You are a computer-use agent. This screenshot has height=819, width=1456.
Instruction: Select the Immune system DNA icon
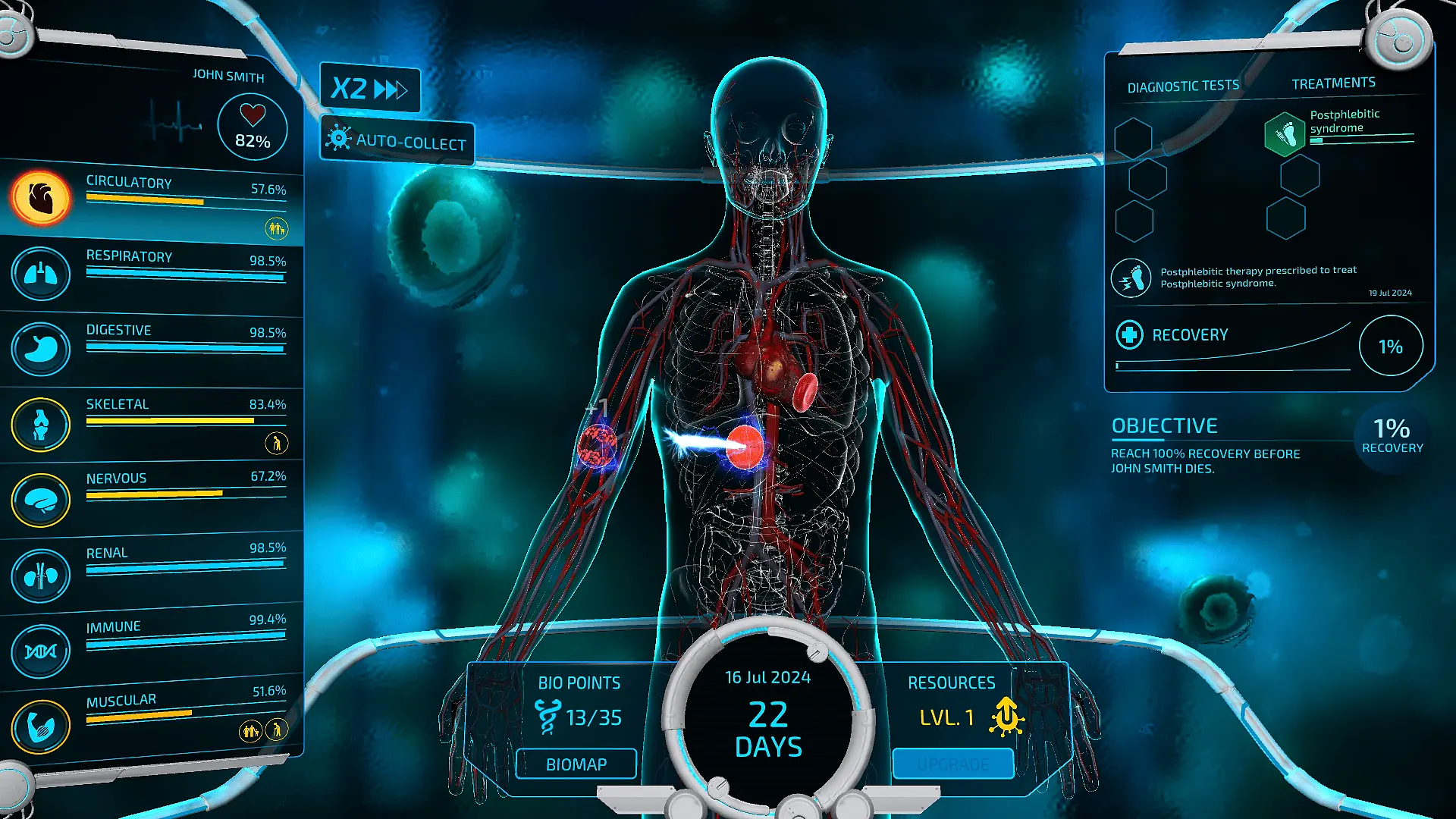(41, 651)
